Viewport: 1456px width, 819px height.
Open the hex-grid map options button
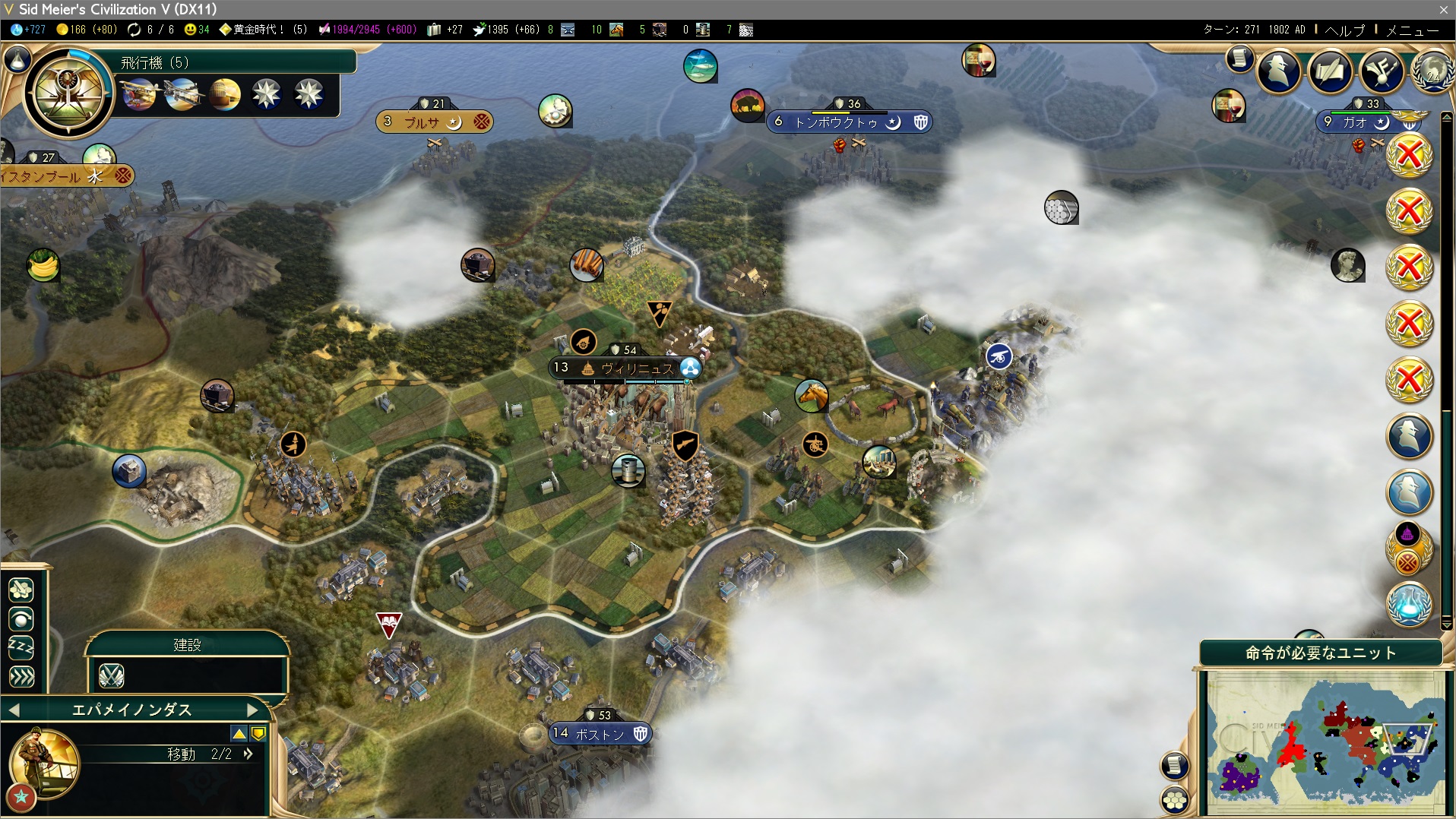tap(1175, 800)
